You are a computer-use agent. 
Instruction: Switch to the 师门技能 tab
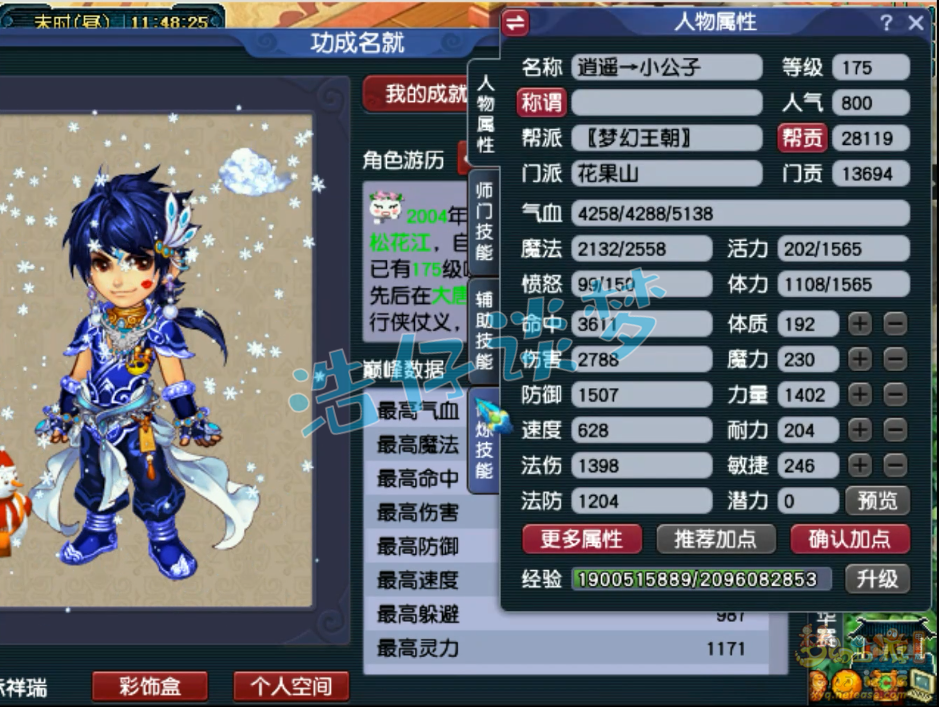point(484,221)
